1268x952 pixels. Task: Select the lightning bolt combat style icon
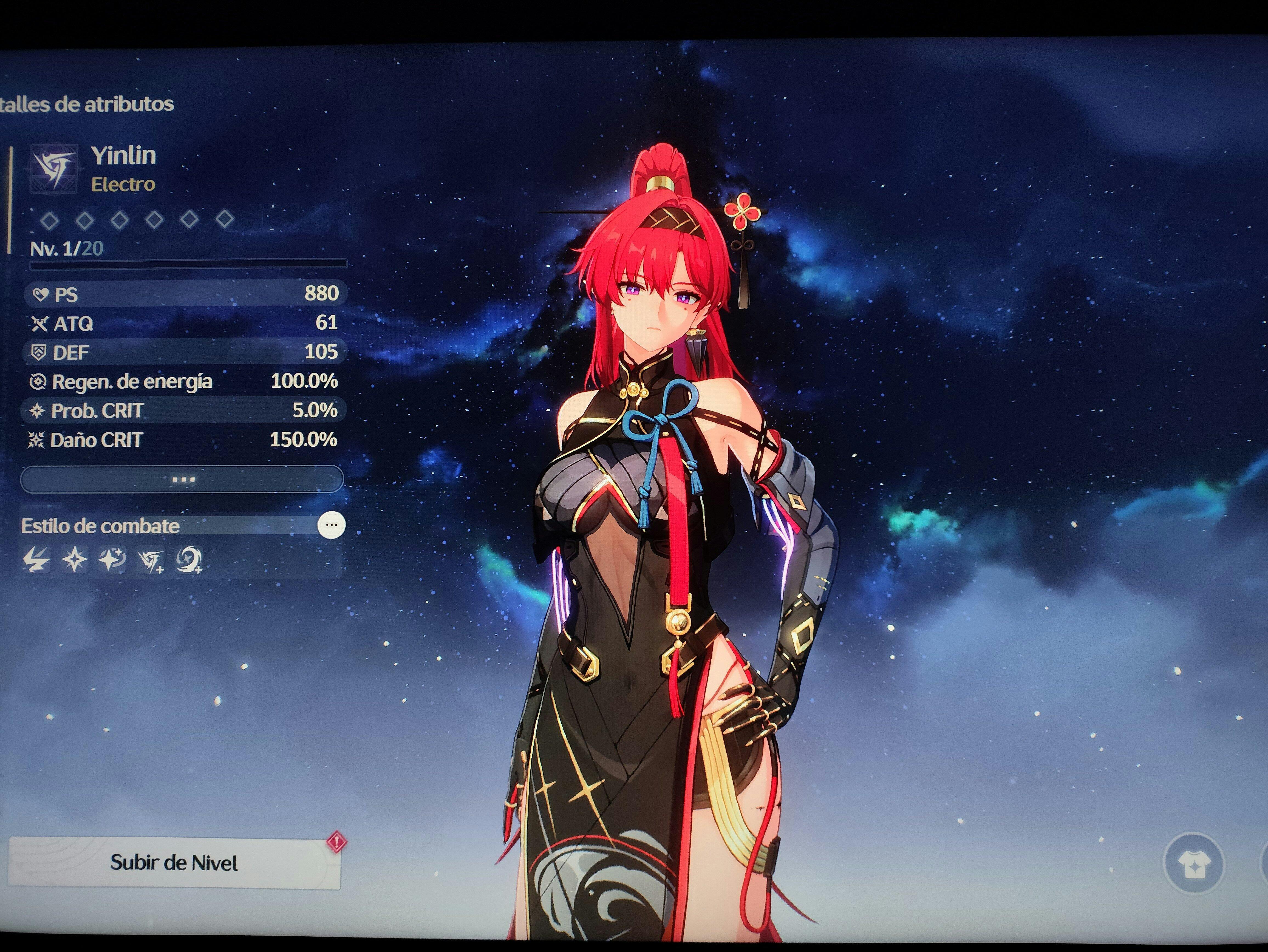click(x=37, y=560)
